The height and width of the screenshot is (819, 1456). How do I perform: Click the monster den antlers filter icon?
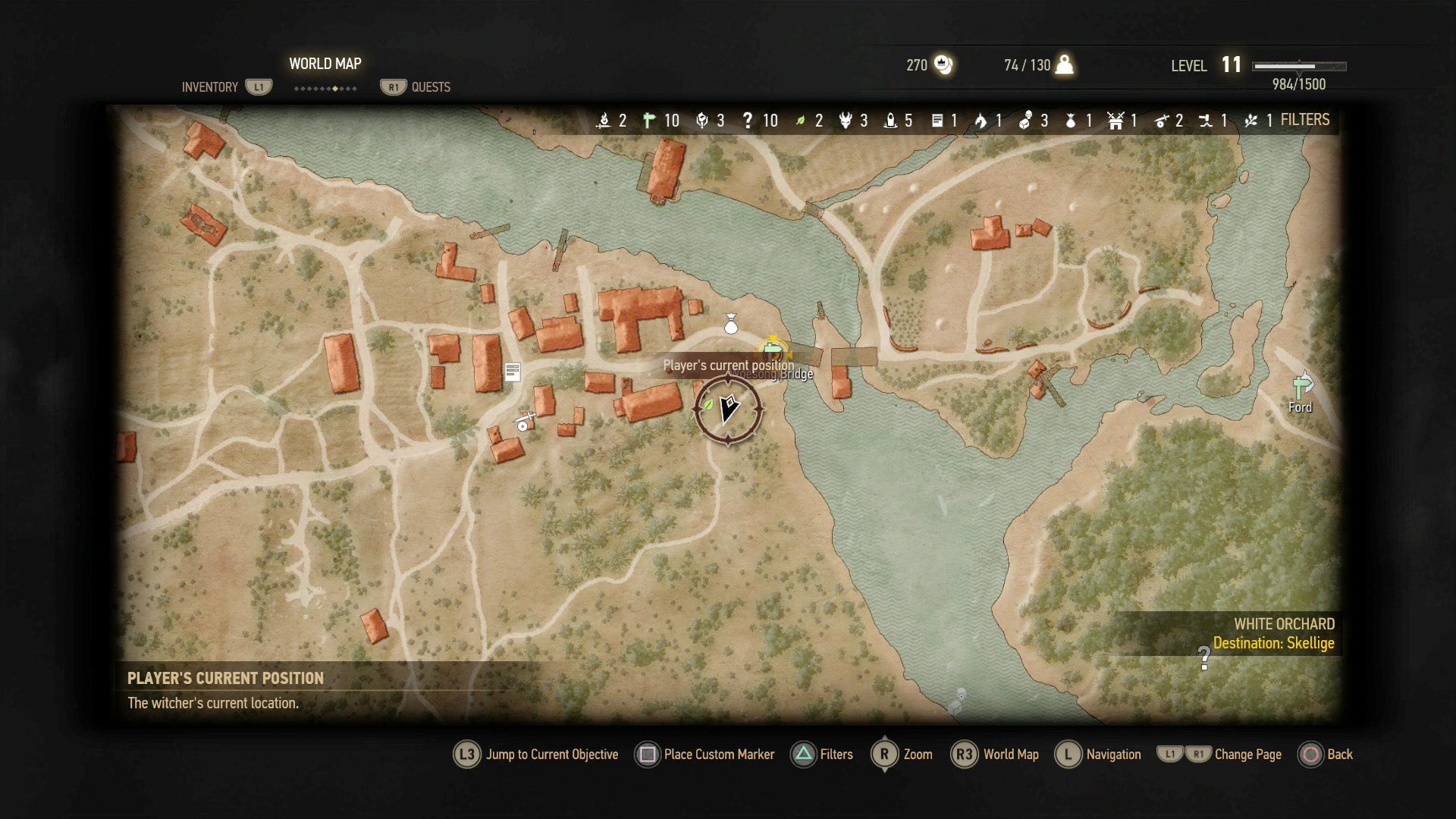845,120
